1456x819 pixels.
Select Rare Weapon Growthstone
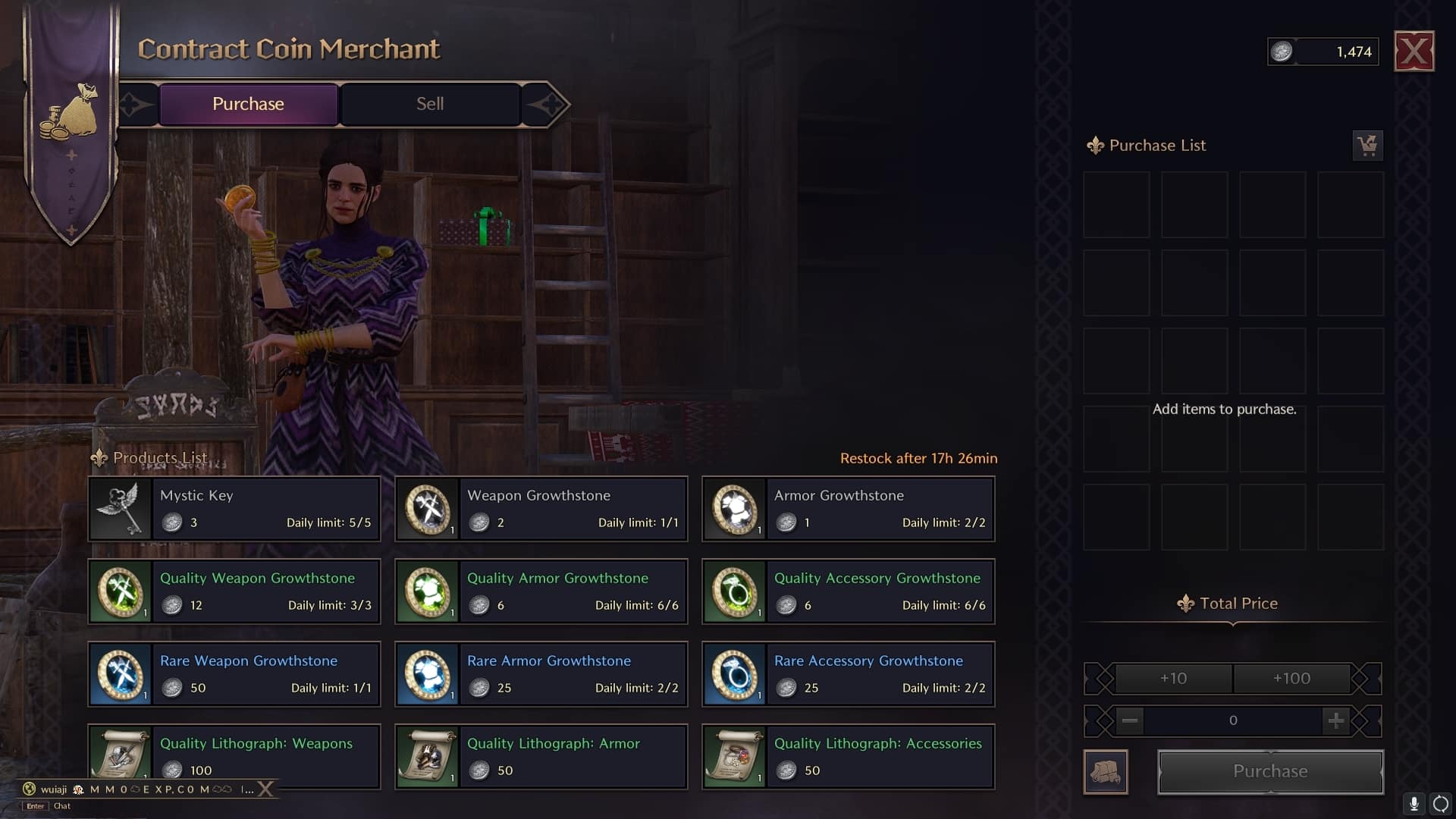(234, 674)
